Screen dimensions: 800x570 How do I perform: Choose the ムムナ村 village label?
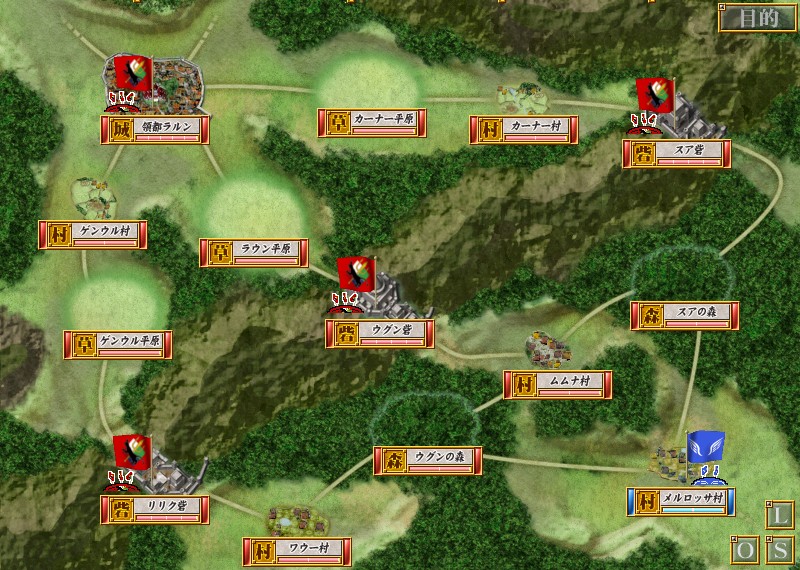[558, 384]
